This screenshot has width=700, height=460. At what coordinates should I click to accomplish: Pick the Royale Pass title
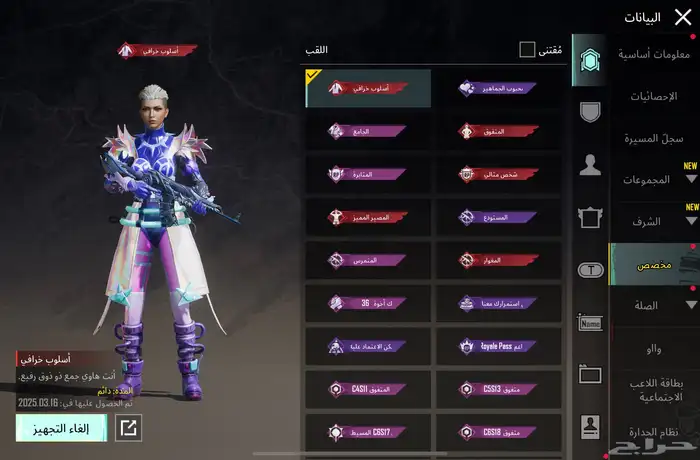click(x=498, y=346)
